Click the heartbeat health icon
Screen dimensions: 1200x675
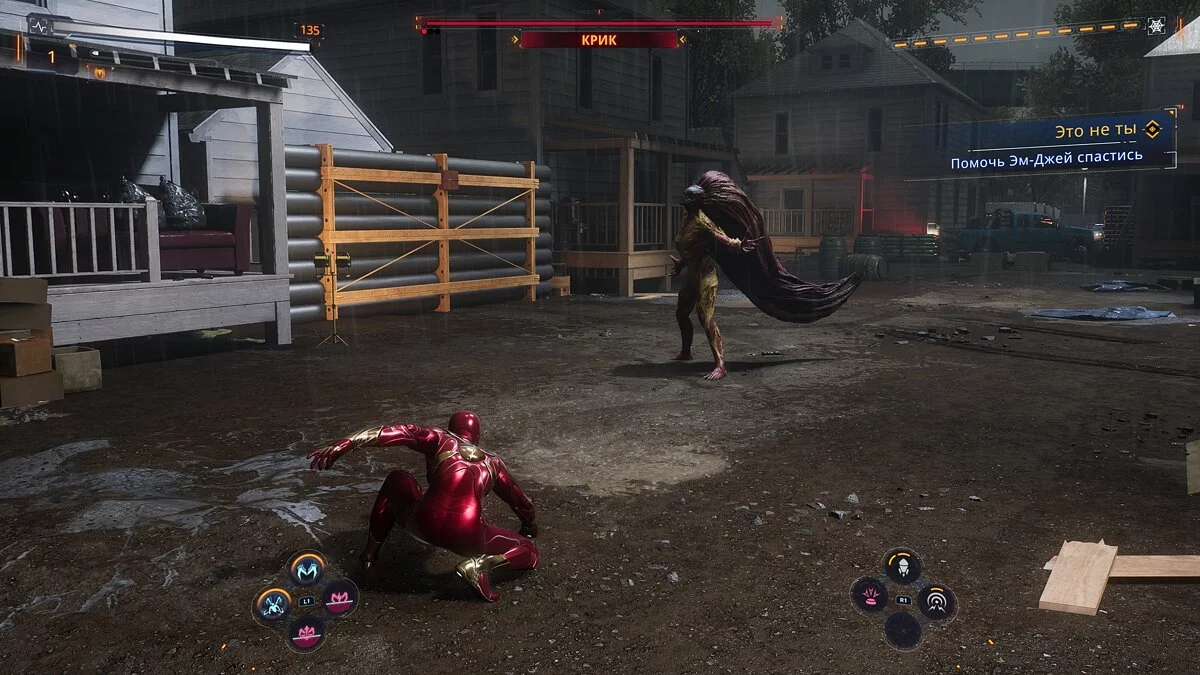[x=40, y=26]
